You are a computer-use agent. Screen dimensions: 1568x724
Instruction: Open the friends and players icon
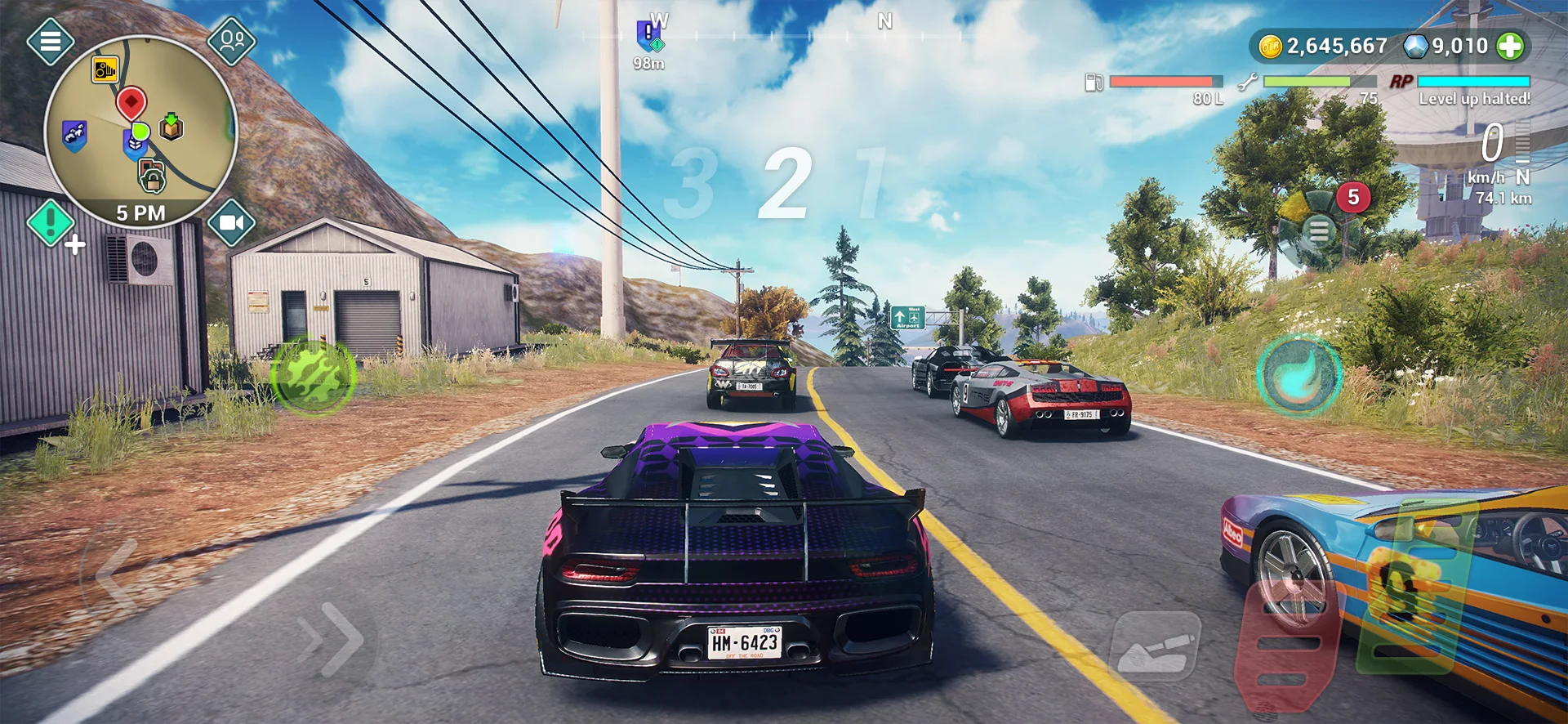tap(232, 39)
